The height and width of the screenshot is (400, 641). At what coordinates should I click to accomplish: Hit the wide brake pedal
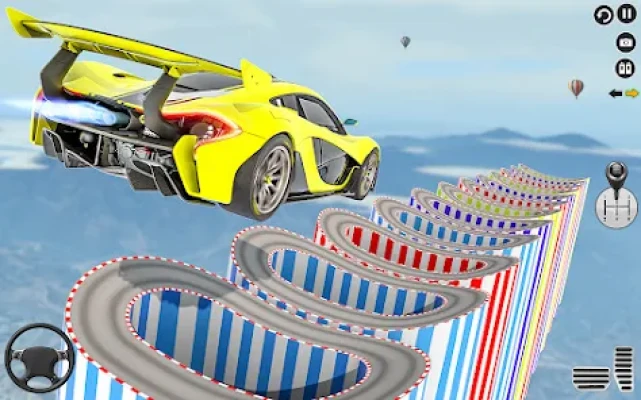click(589, 377)
